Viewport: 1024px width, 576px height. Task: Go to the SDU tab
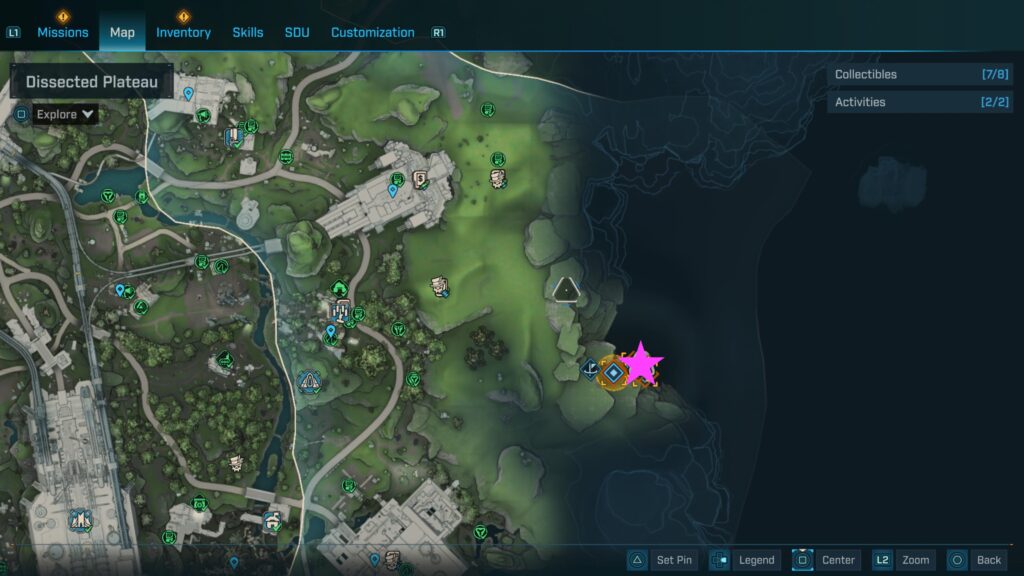pos(297,32)
